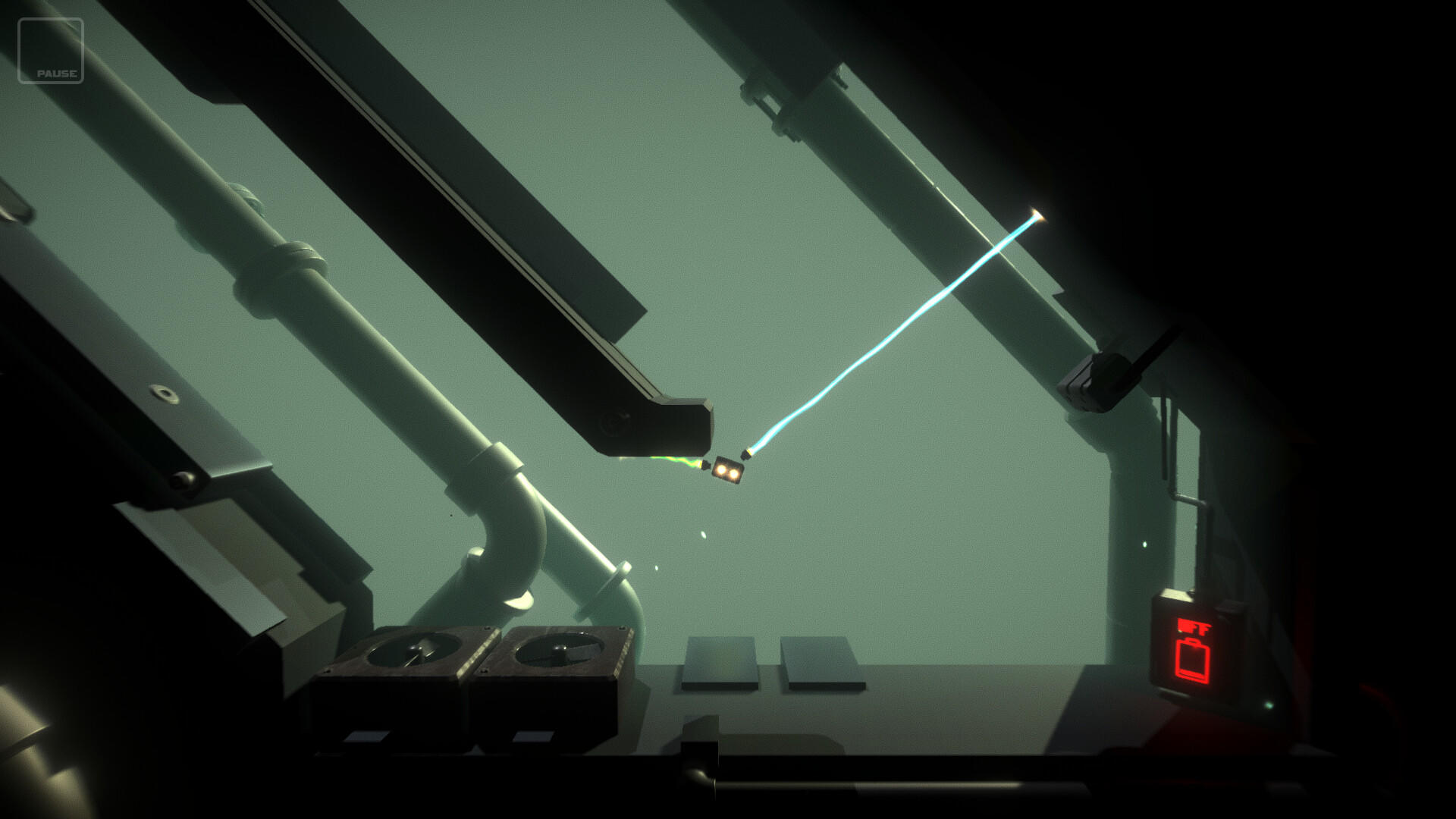Click the green indicator light below the battery panel

pyautogui.click(x=1269, y=705)
